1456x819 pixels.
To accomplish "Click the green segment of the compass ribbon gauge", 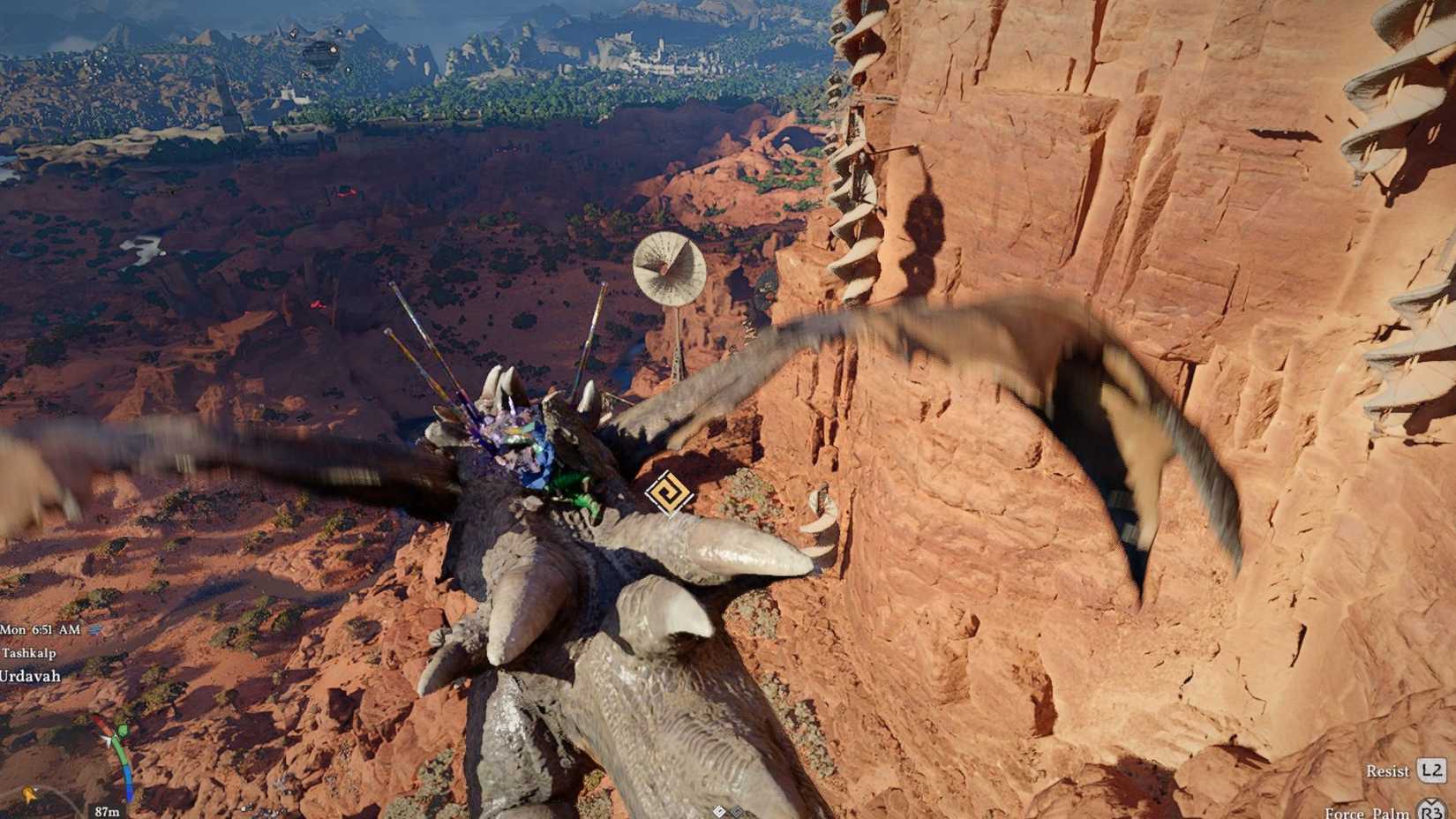I will pos(121,744).
